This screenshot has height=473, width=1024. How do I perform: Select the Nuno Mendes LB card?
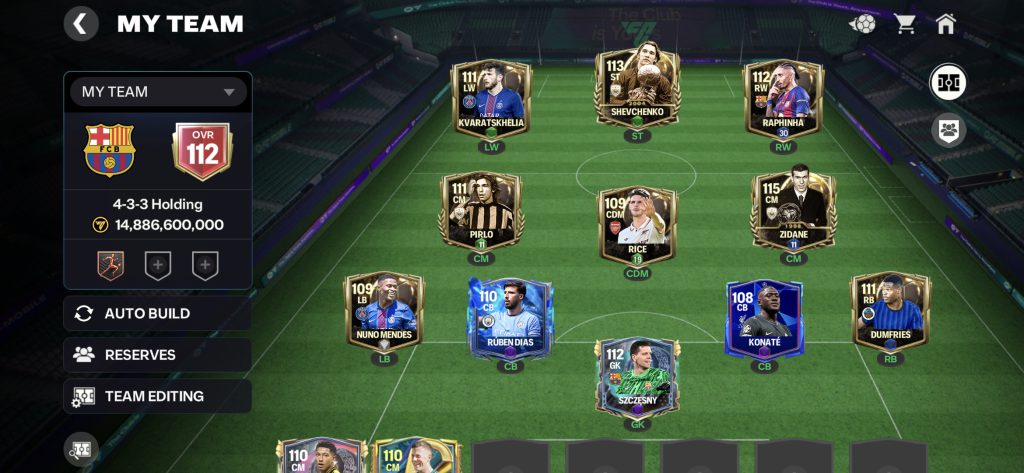pyautogui.click(x=384, y=312)
